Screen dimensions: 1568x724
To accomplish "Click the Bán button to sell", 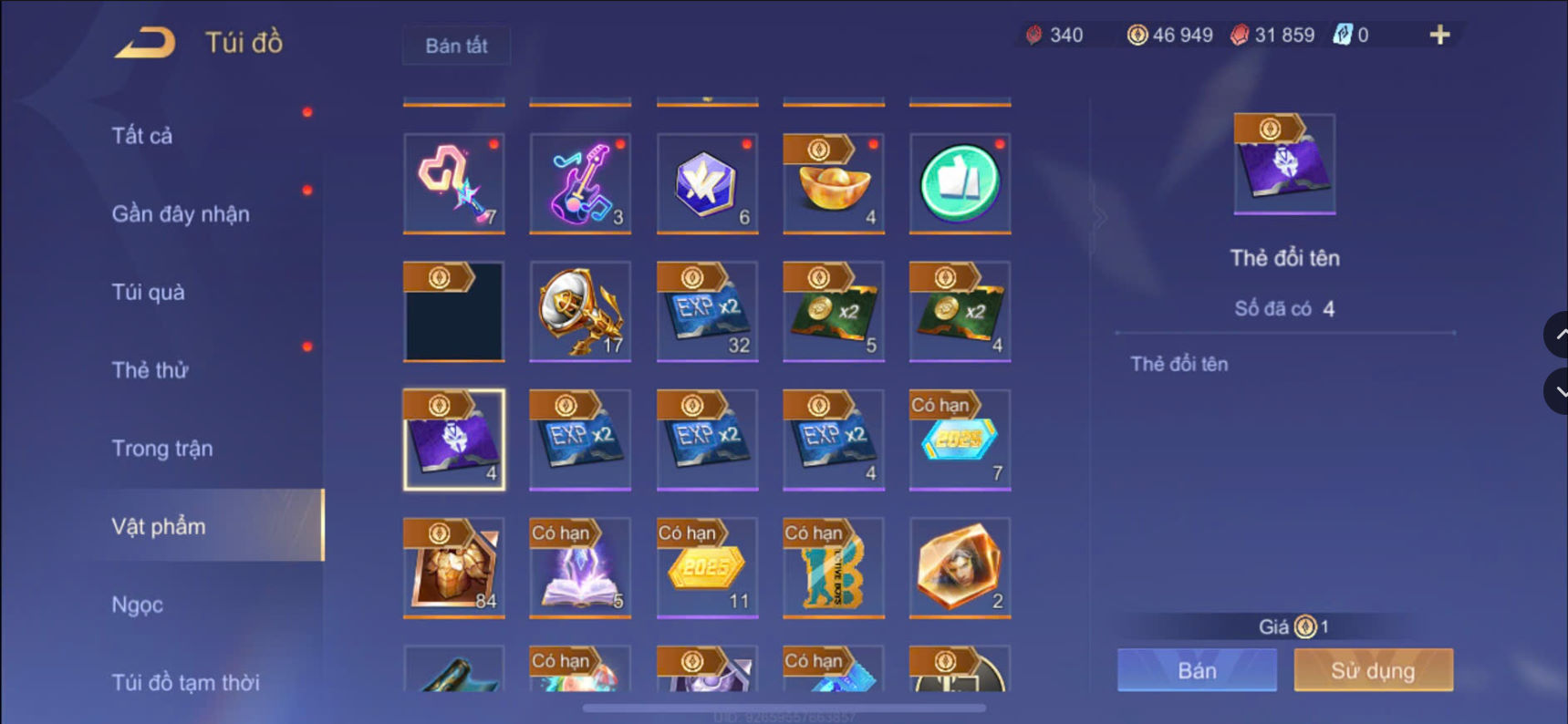I will tap(1196, 670).
